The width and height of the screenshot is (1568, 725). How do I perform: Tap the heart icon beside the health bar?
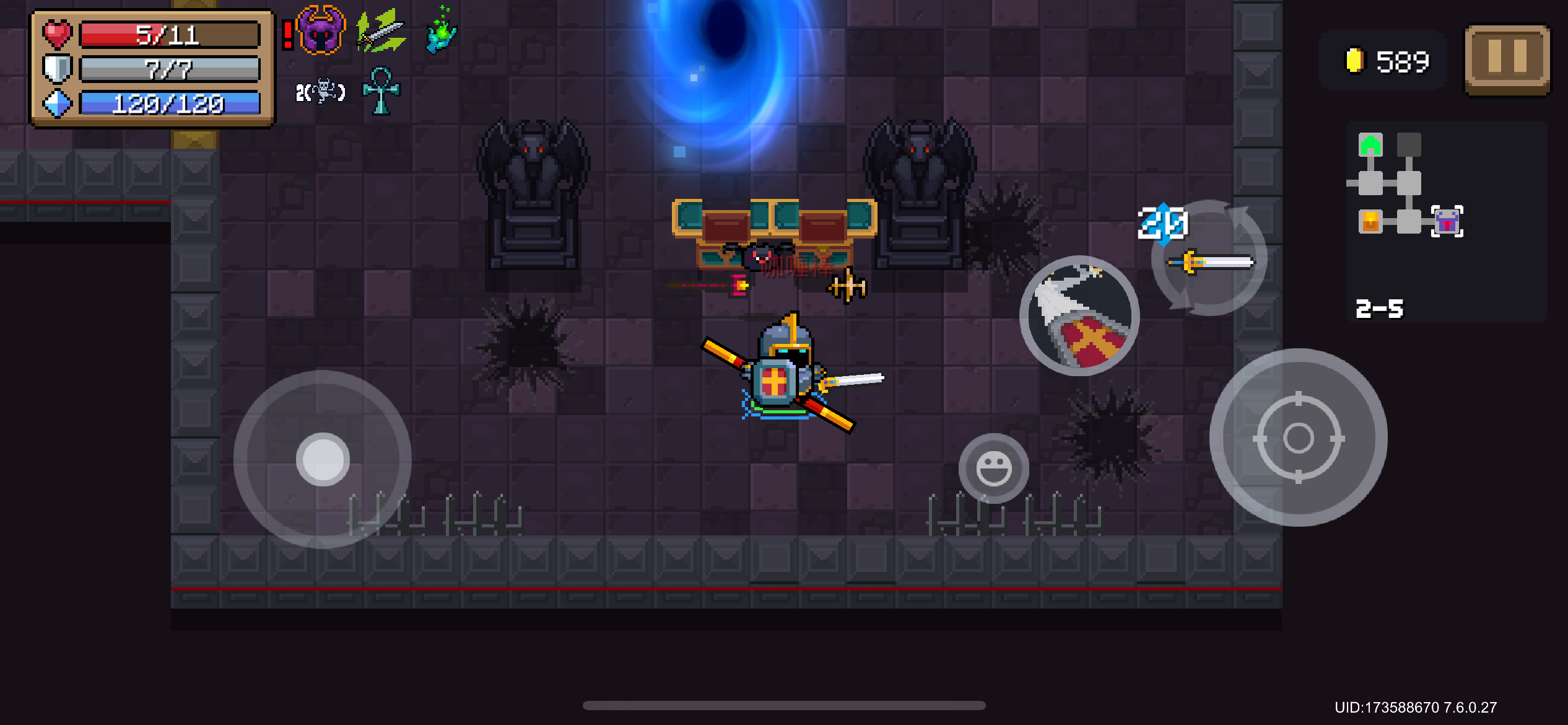pyautogui.click(x=57, y=34)
